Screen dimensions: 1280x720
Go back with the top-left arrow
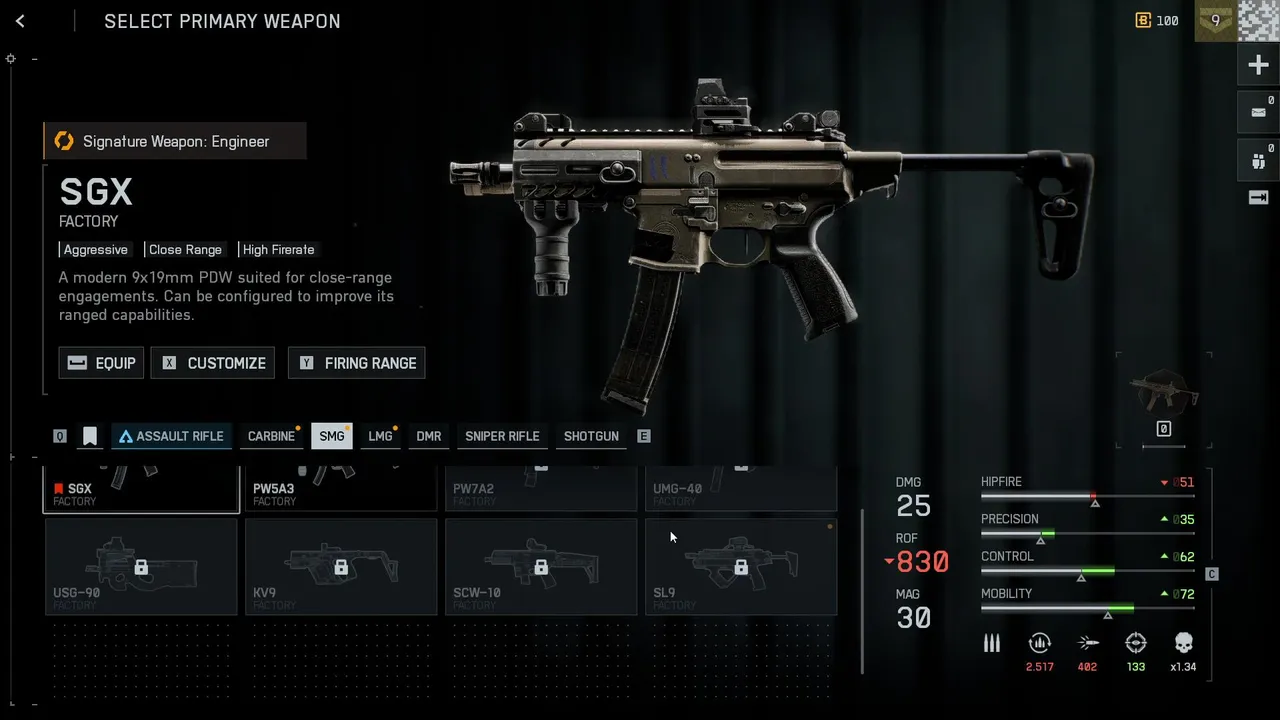20,21
